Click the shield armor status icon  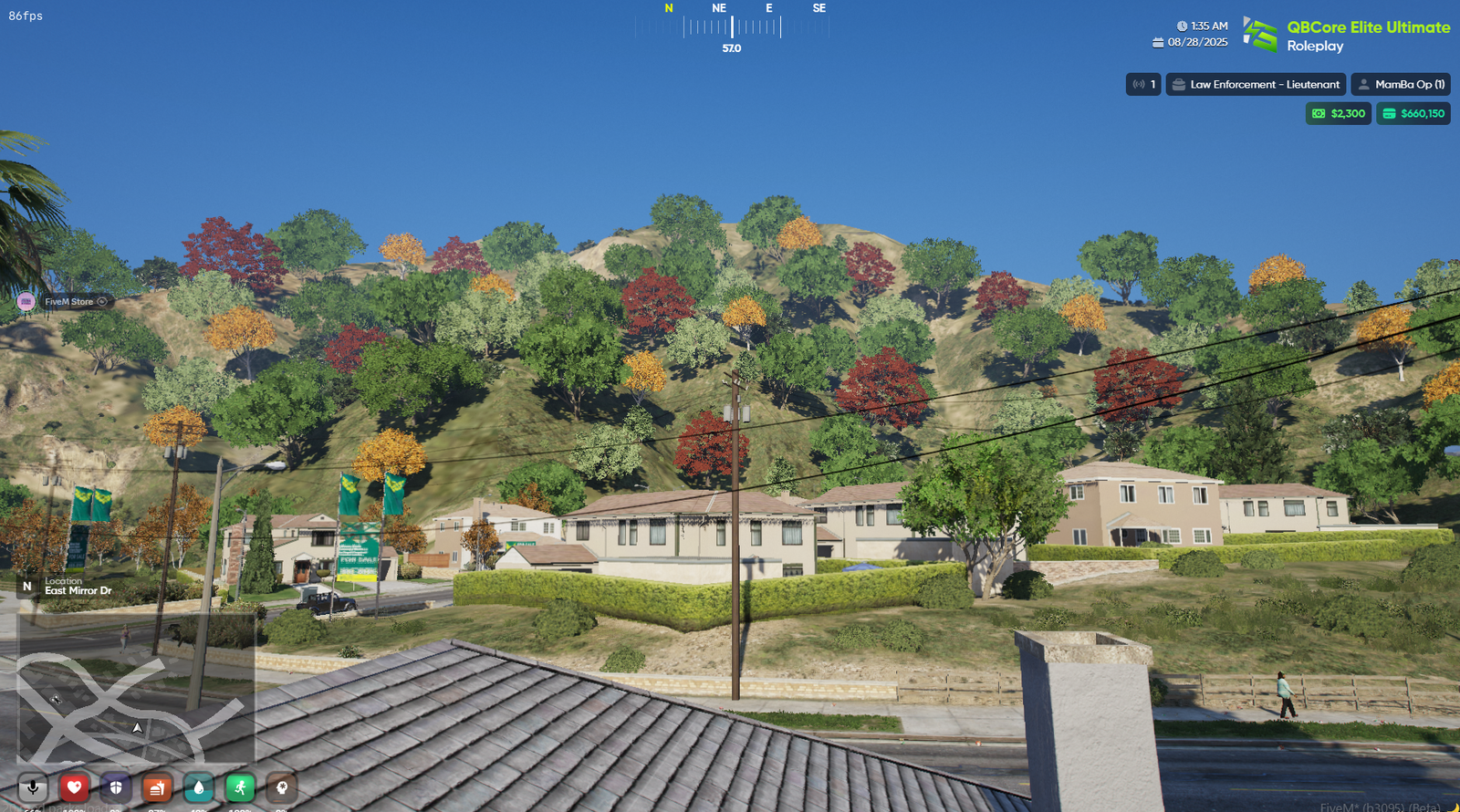point(116,787)
